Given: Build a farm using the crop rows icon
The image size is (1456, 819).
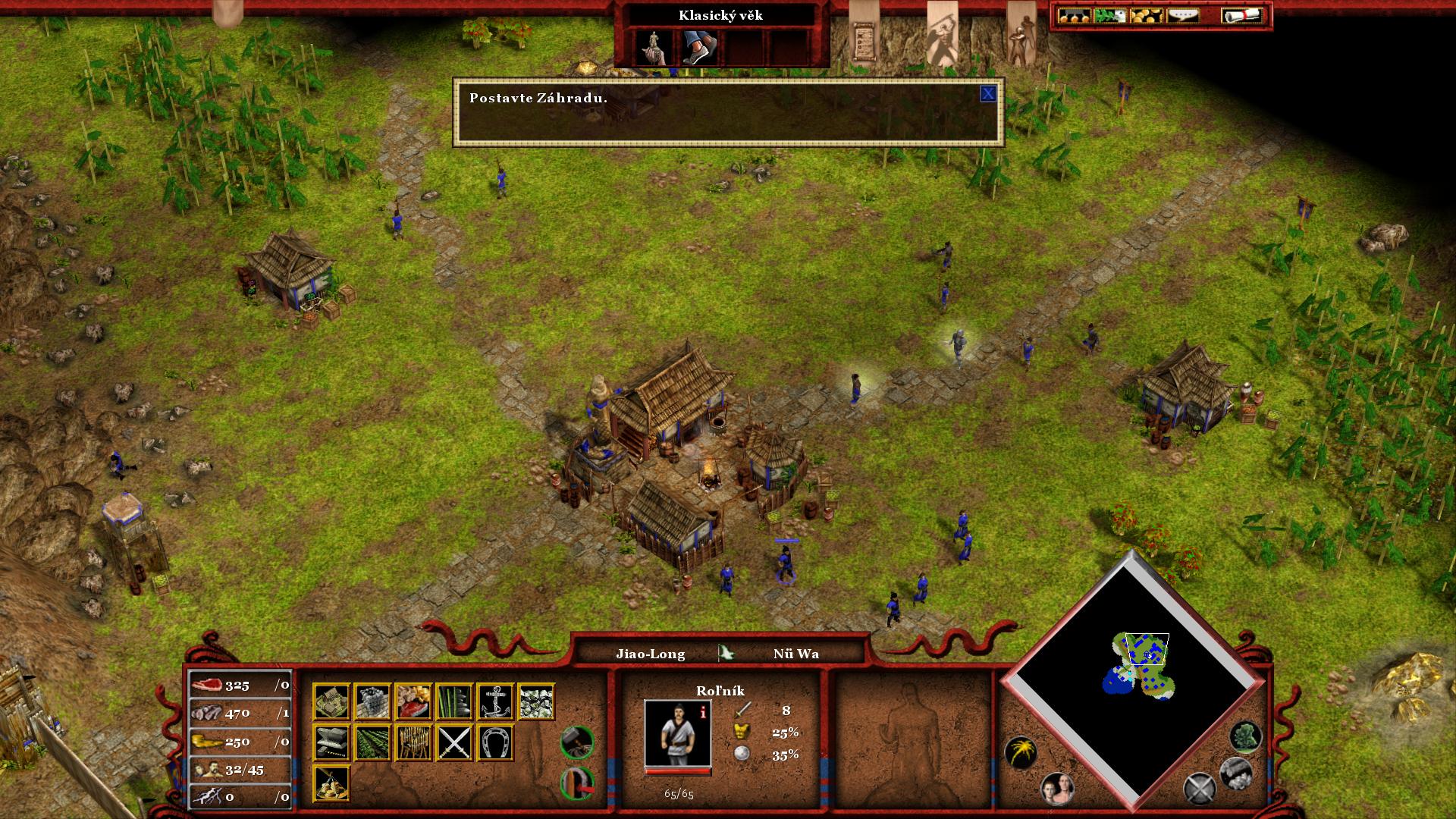Looking at the screenshot, I should coord(372,742).
